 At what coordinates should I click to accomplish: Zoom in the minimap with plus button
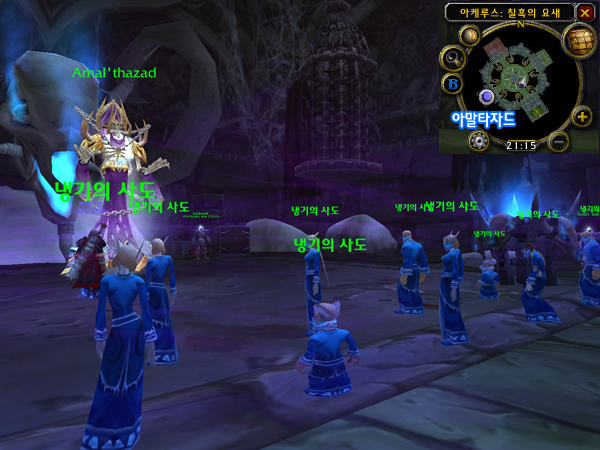582,117
